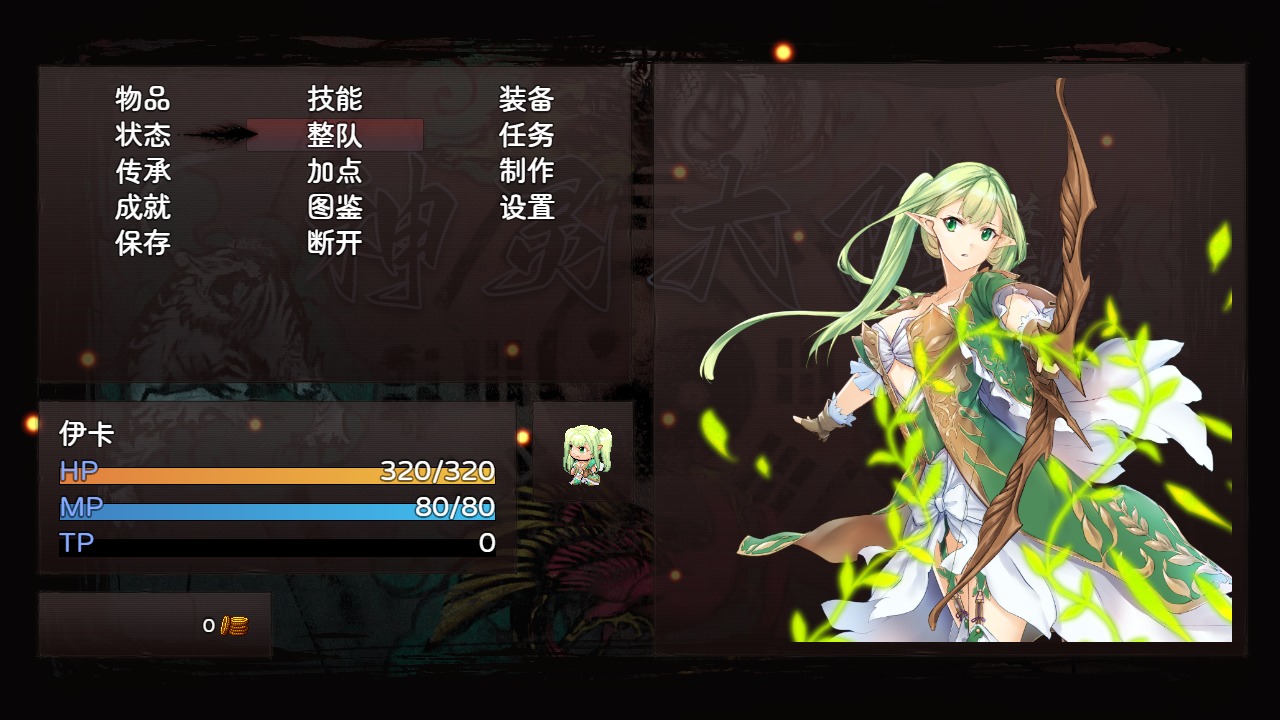Open the 传承 inheritance menu
This screenshot has height=720, width=1280.
pyautogui.click(x=143, y=171)
